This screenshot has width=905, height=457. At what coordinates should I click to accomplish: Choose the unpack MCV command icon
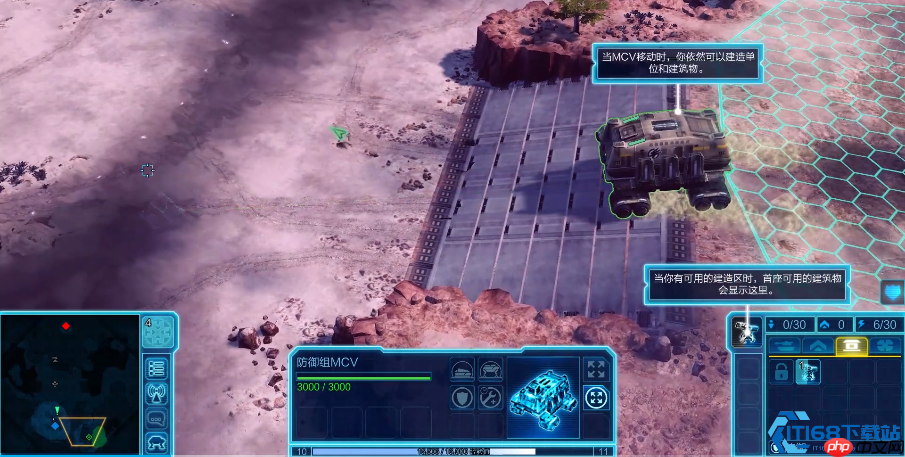coord(490,369)
